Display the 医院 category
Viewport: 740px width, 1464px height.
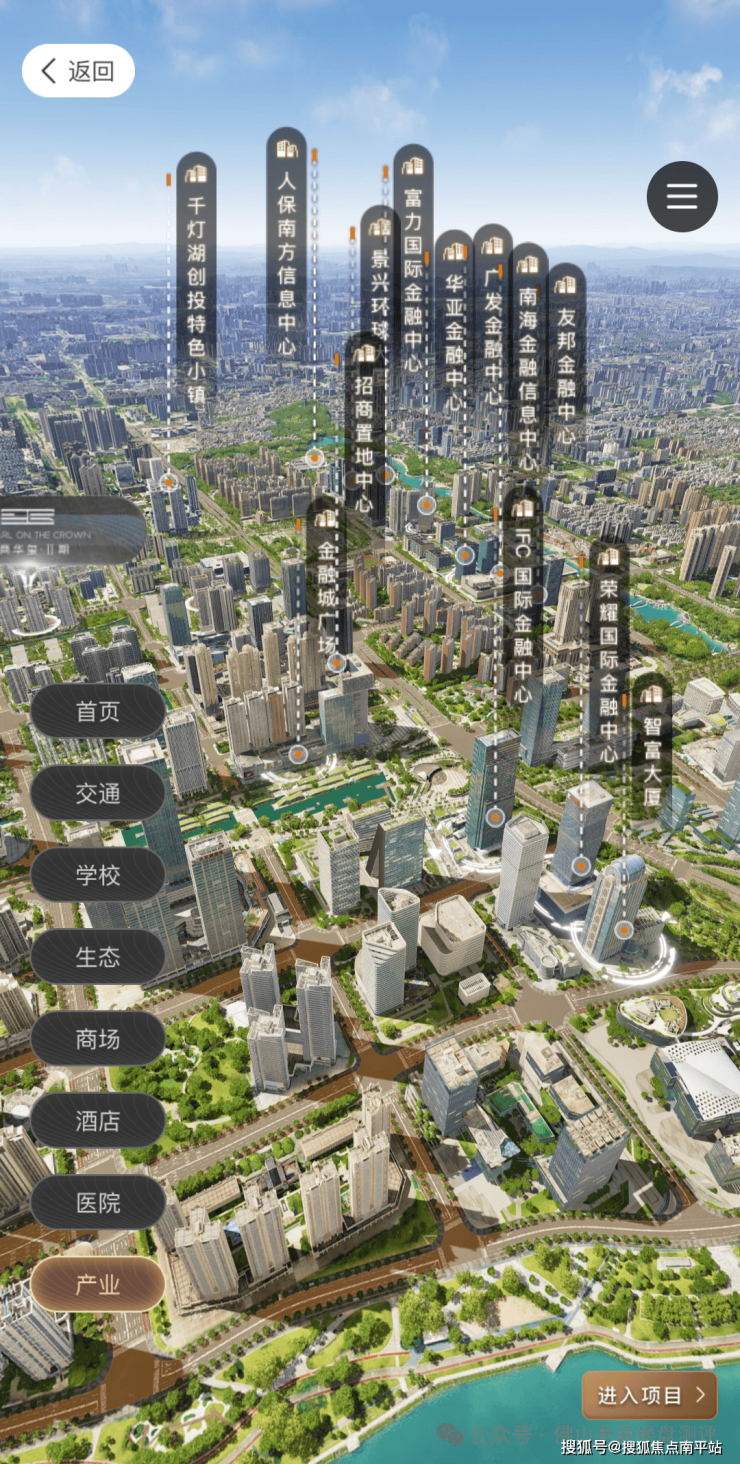click(98, 1203)
